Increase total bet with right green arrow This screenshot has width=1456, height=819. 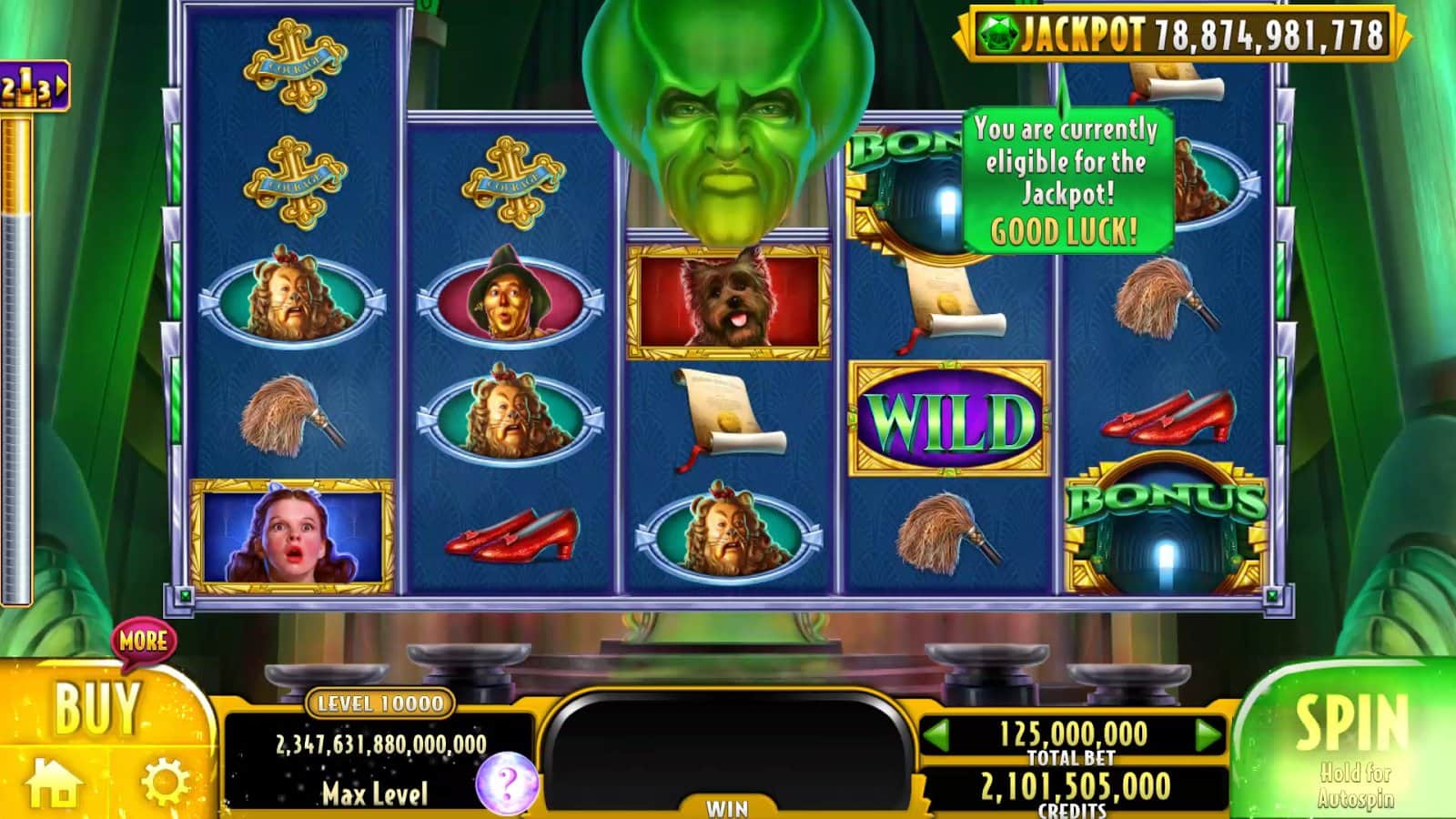click(x=1208, y=734)
